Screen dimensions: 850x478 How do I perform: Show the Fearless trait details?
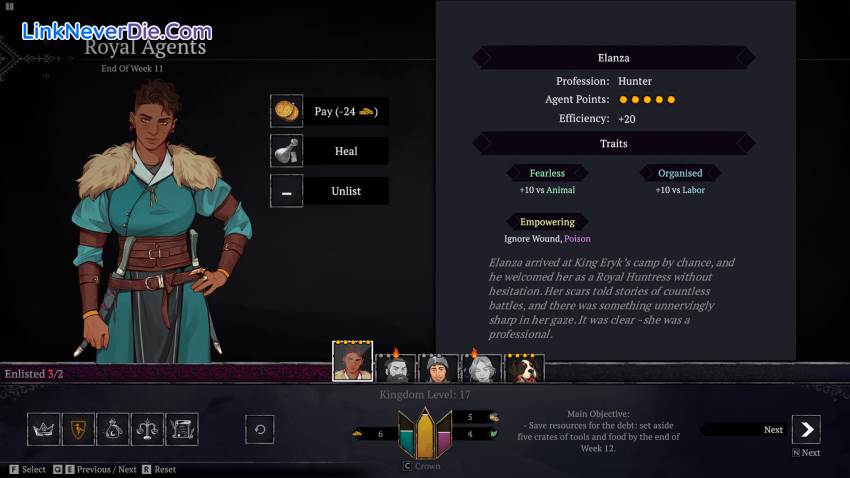(x=547, y=173)
